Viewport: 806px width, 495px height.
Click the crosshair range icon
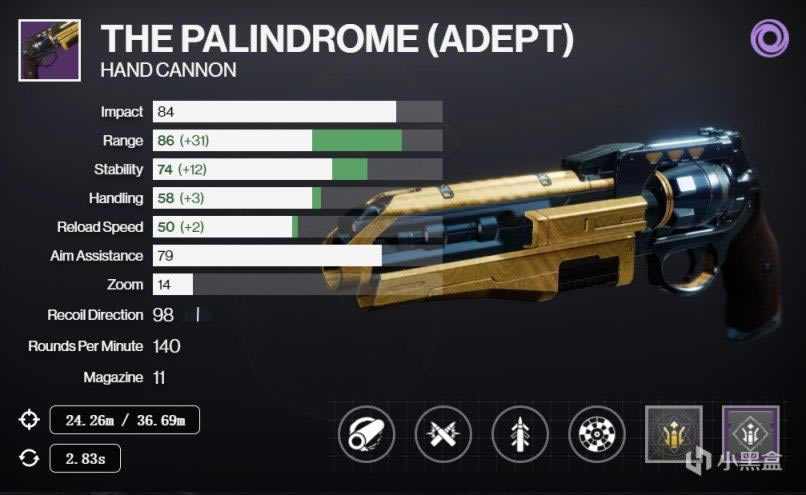click(28, 420)
